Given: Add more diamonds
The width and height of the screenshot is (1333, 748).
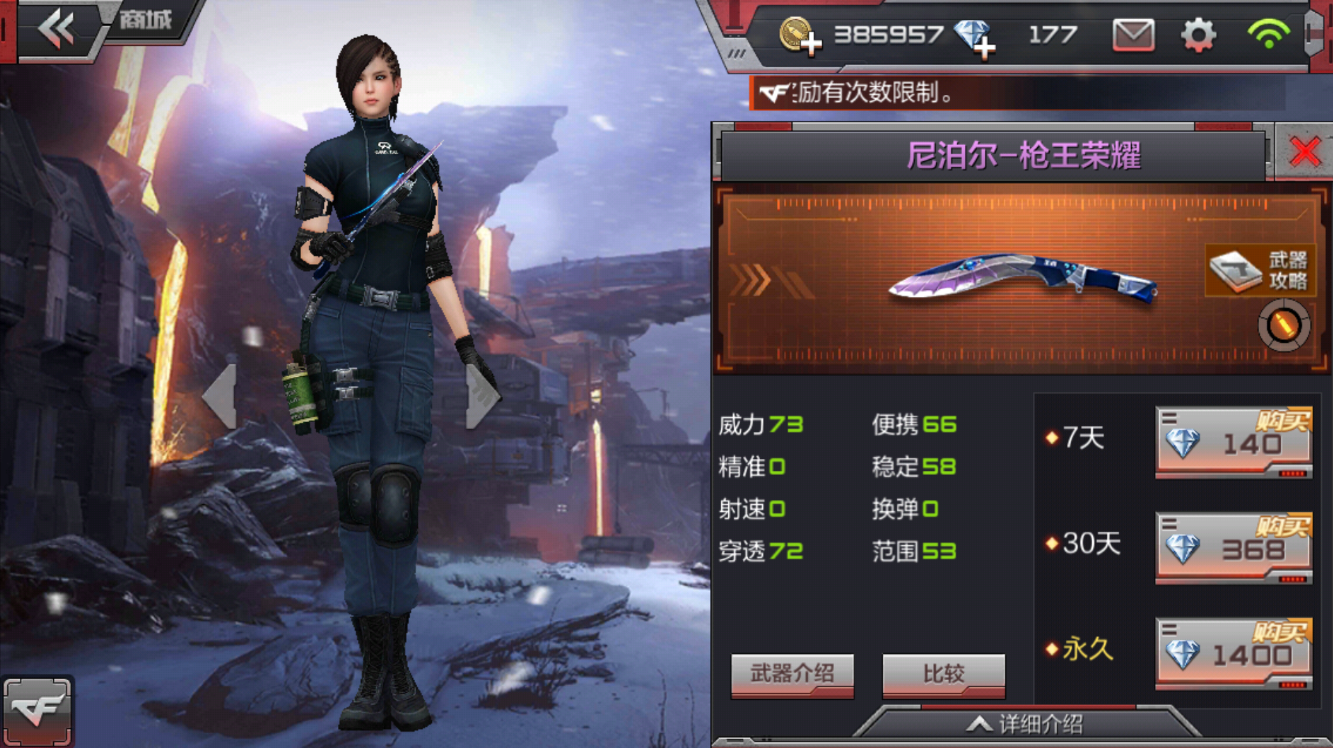Looking at the screenshot, I should click(975, 38).
